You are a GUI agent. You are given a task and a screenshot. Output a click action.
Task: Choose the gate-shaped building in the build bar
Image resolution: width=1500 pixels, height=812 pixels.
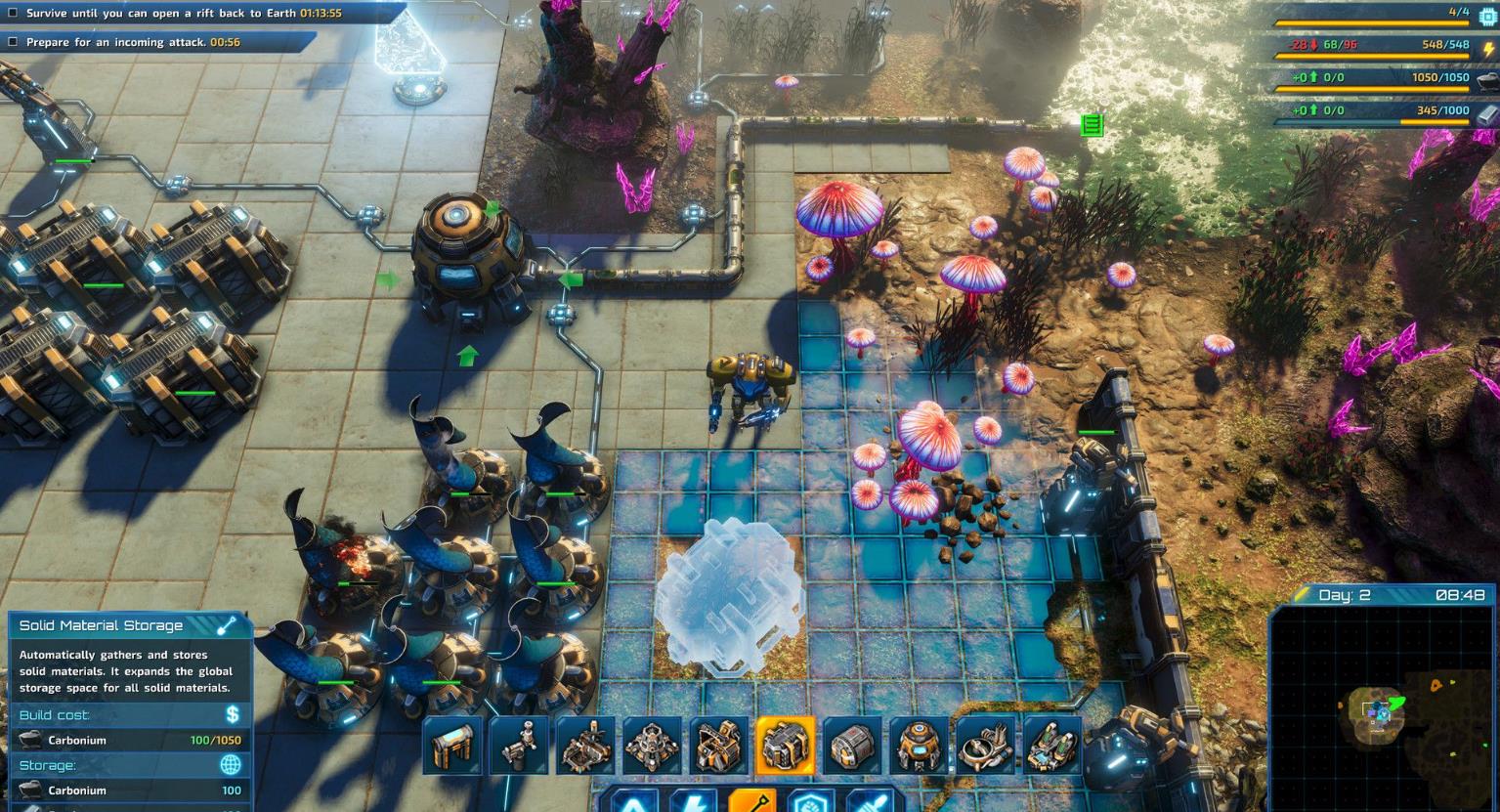[452, 746]
